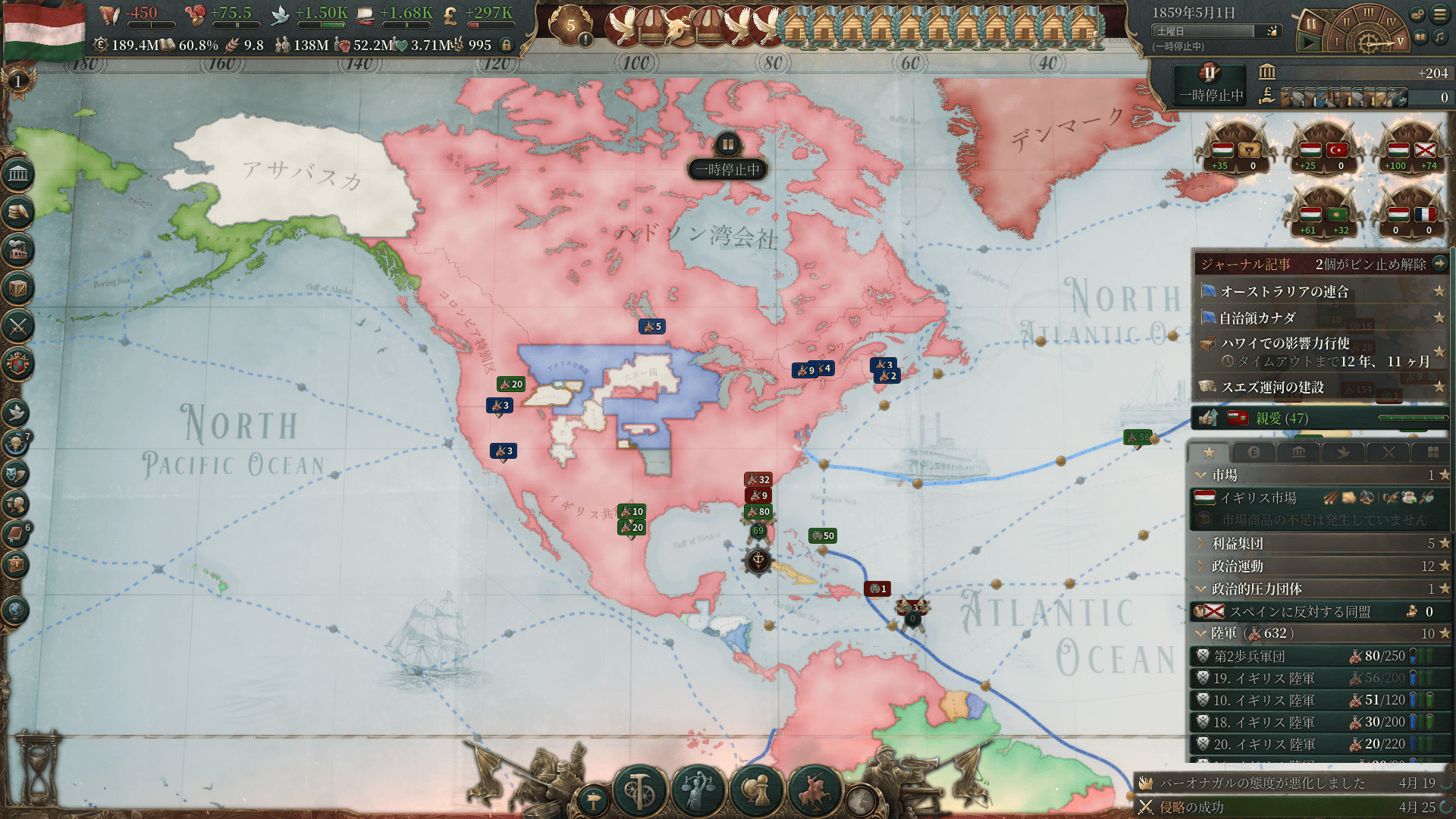Open the budget panel via the coins icon
Viewport: 1456px width, 819px height.
(x=19, y=212)
